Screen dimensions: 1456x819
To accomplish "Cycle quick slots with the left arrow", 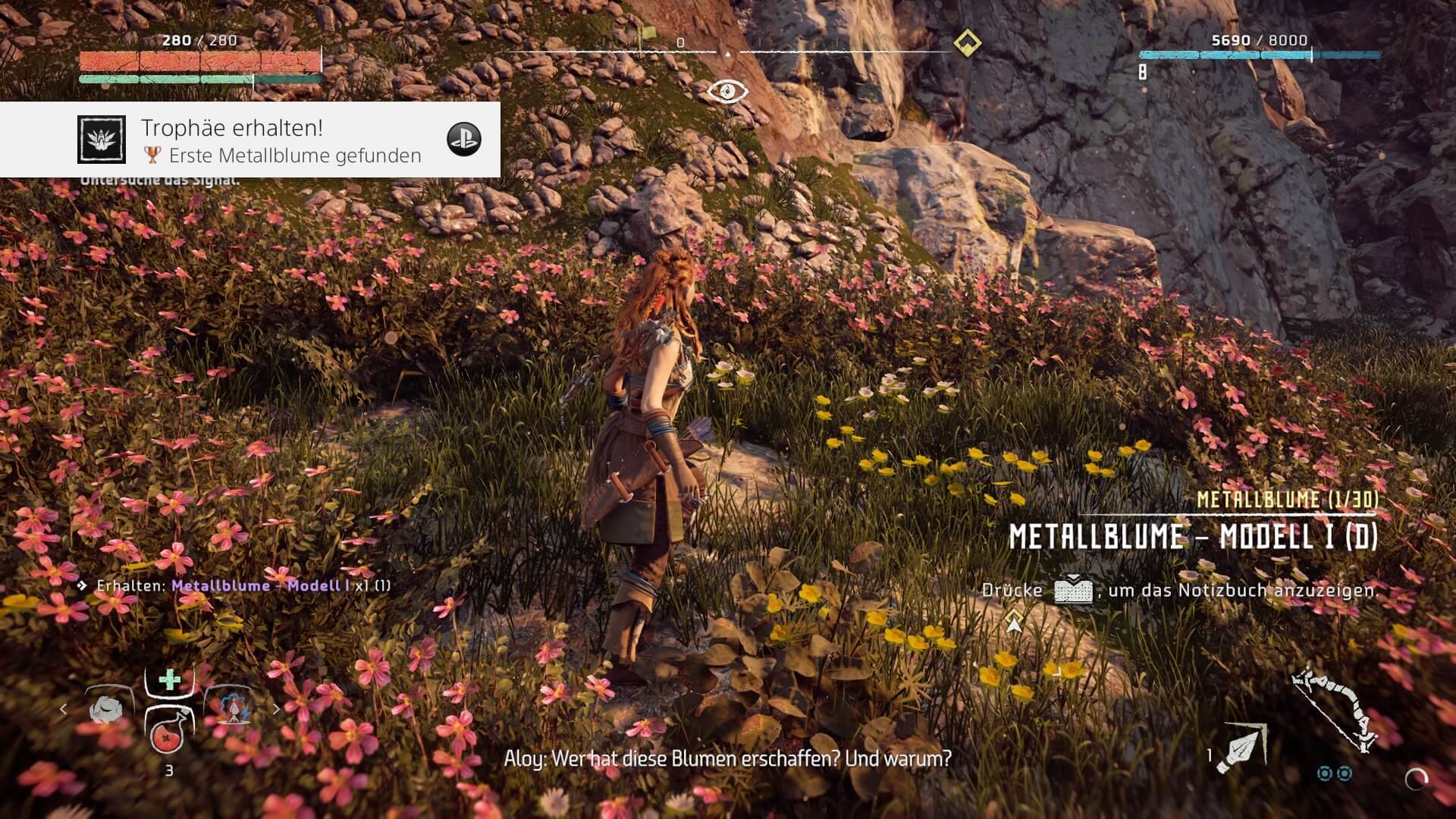I will pos(63,710).
